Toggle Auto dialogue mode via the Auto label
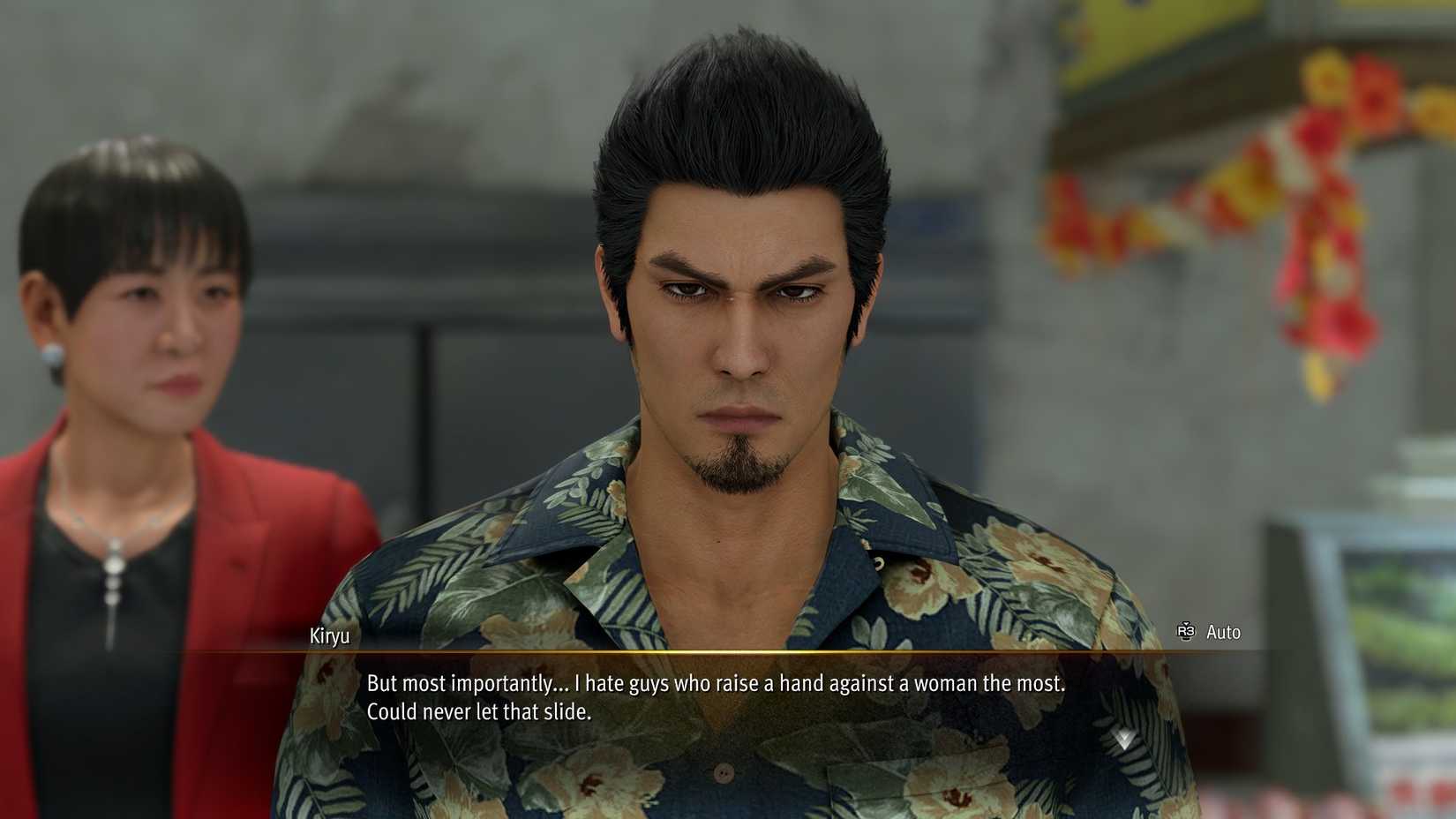The height and width of the screenshot is (819, 1456). click(x=1222, y=632)
